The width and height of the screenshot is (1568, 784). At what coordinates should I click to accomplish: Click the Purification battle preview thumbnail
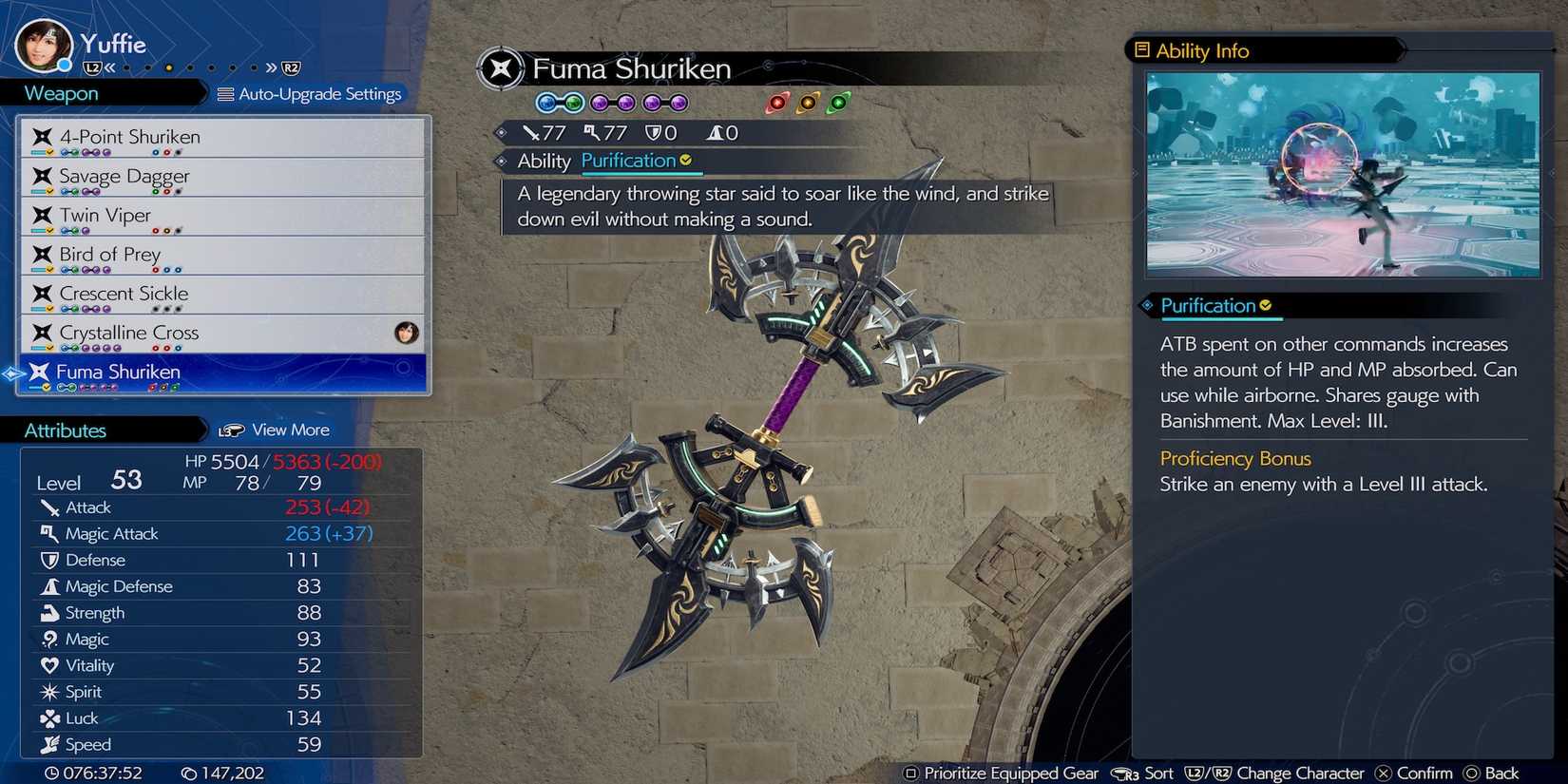click(x=1341, y=173)
